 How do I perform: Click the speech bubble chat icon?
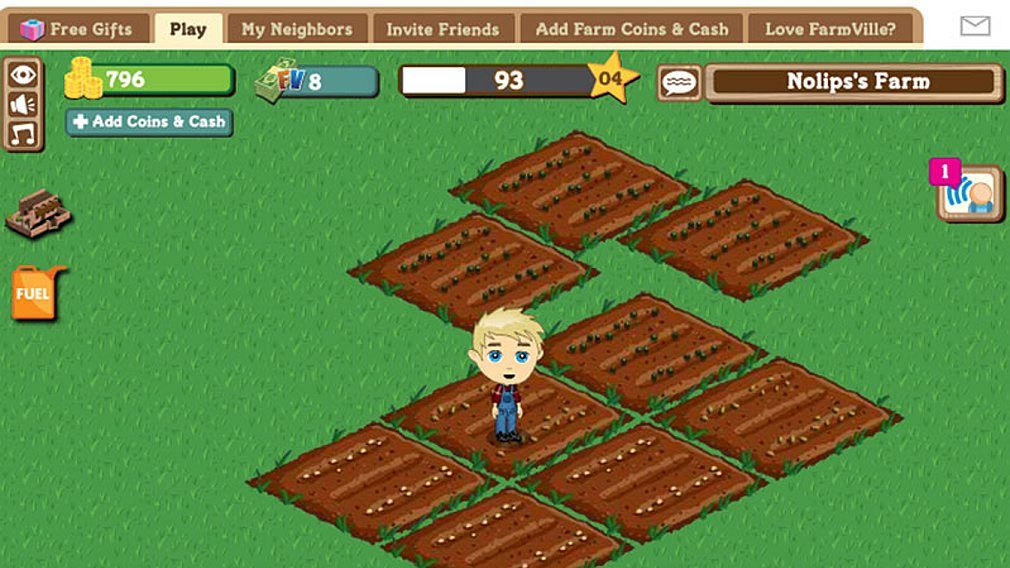[x=679, y=83]
